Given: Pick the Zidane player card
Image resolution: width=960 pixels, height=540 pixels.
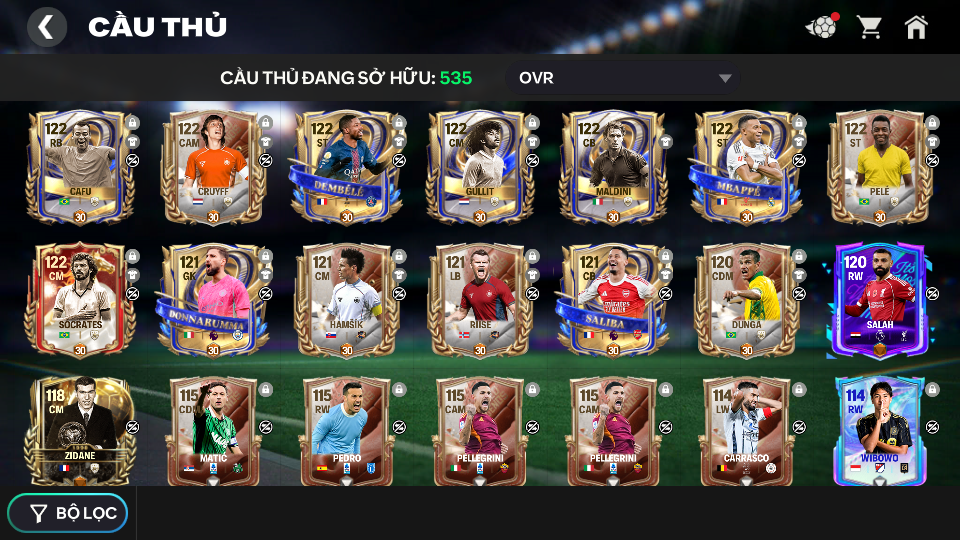Looking at the screenshot, I should click(x=80, y=430).
